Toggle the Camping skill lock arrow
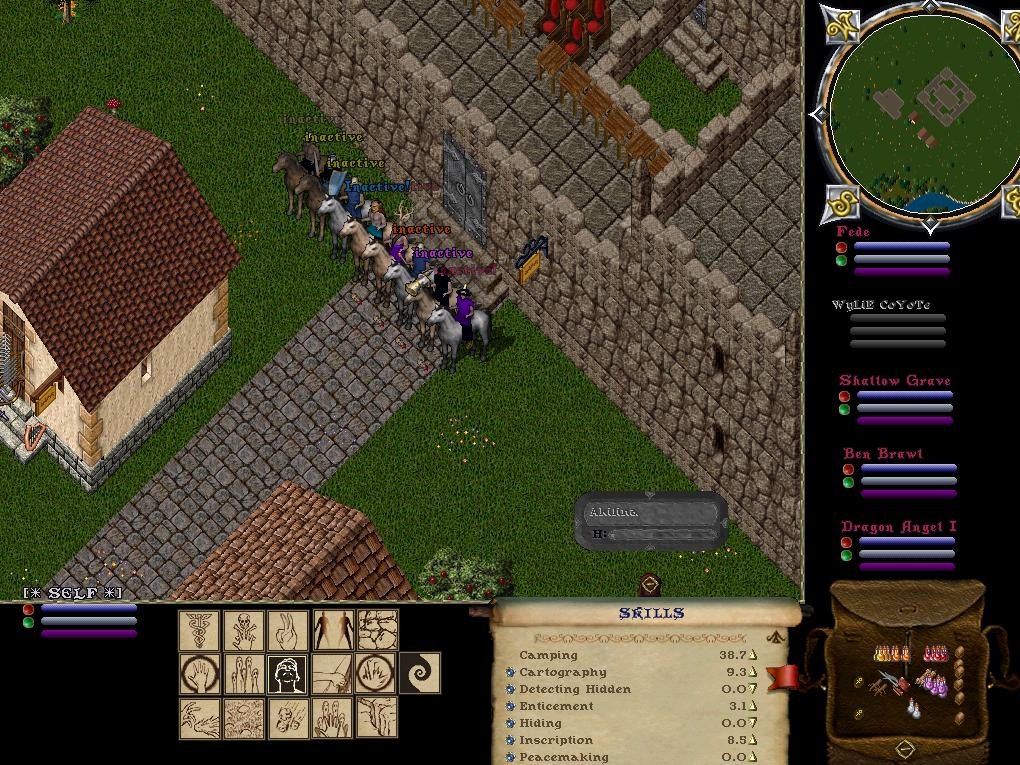Image resolution: width=1020 pixels, height=765 pixels. click(753, 655)
